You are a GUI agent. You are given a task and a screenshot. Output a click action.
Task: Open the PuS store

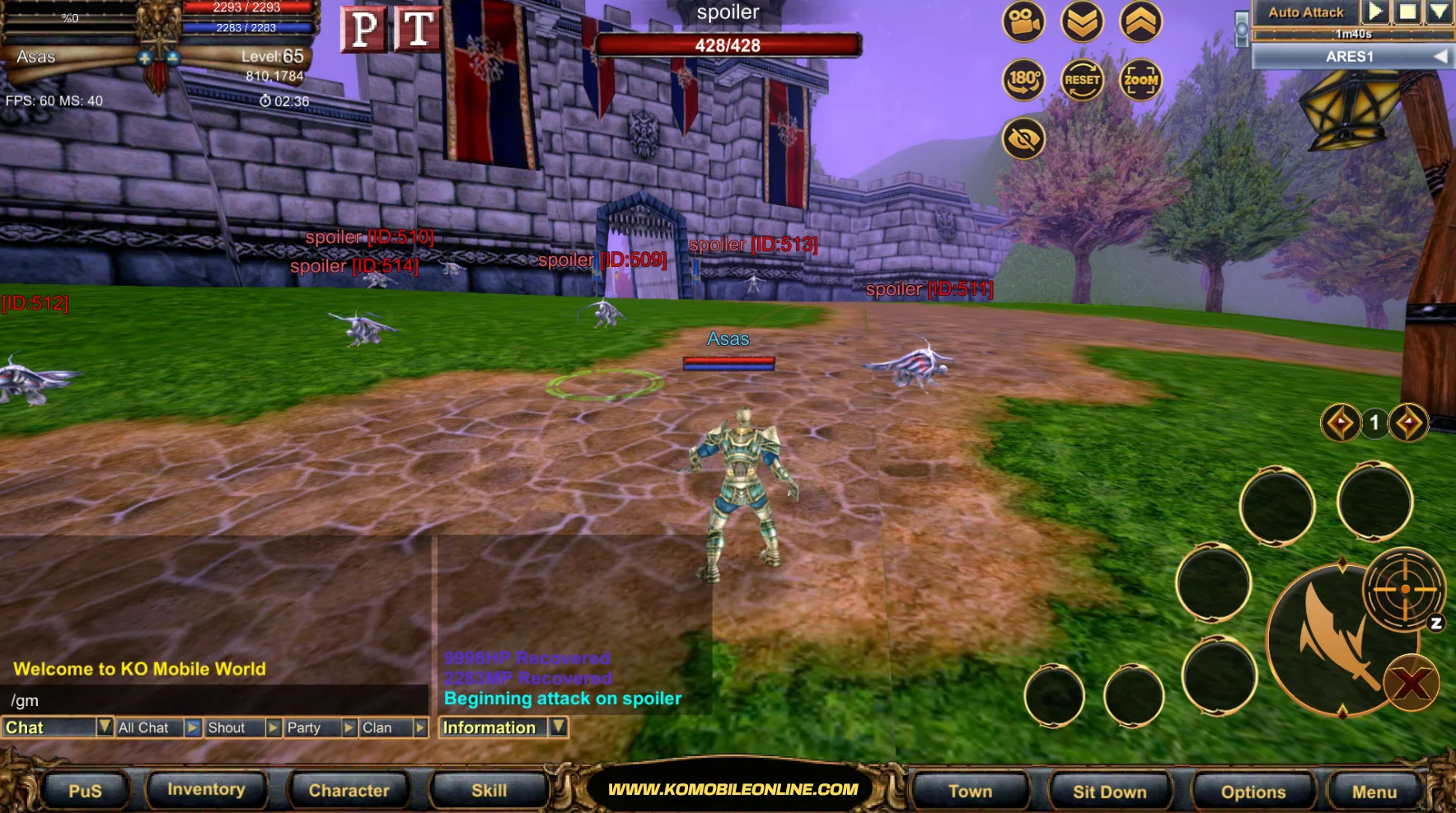(x=85, y=791)
